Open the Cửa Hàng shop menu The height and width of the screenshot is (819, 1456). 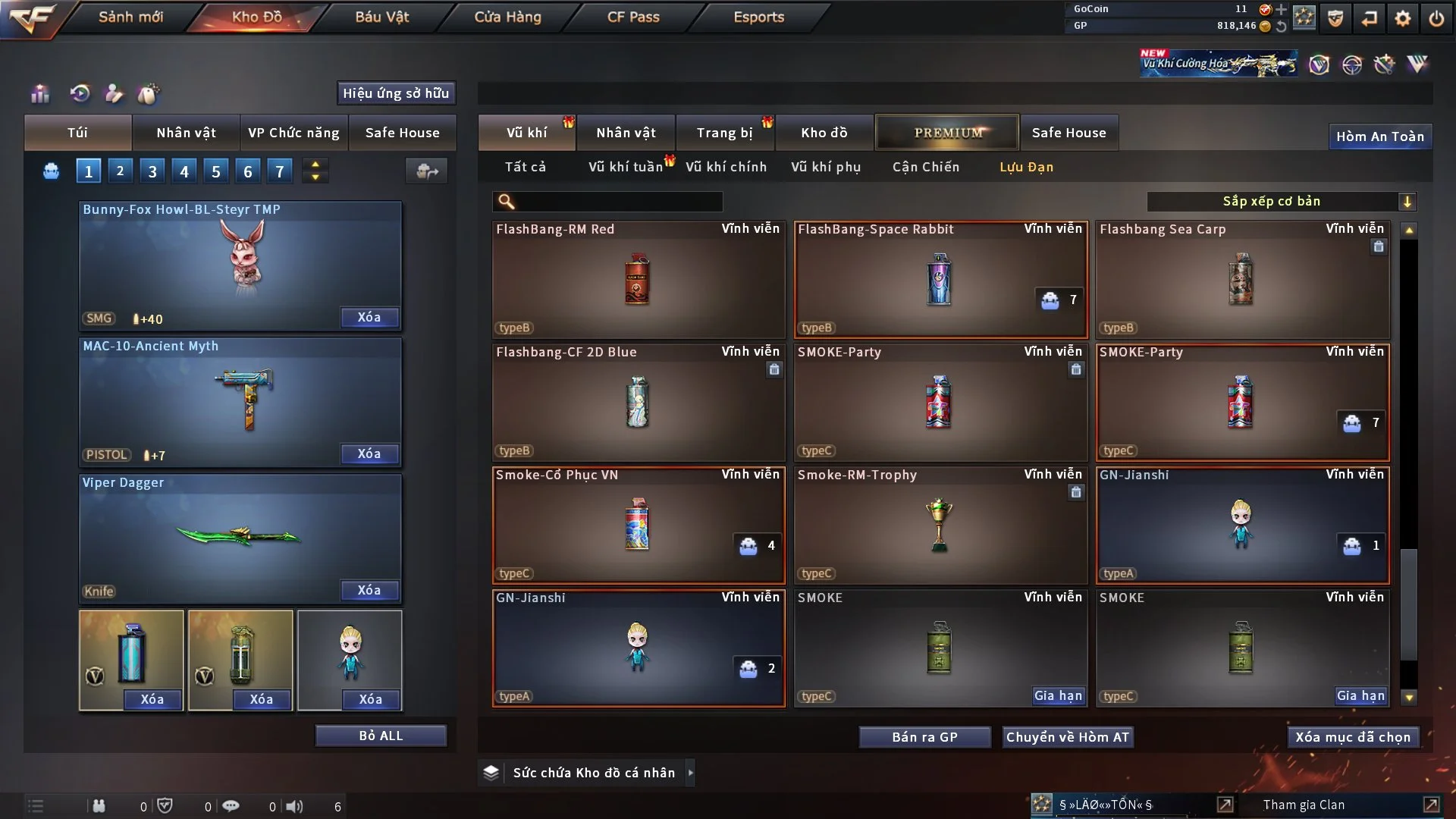pos(507,17)
